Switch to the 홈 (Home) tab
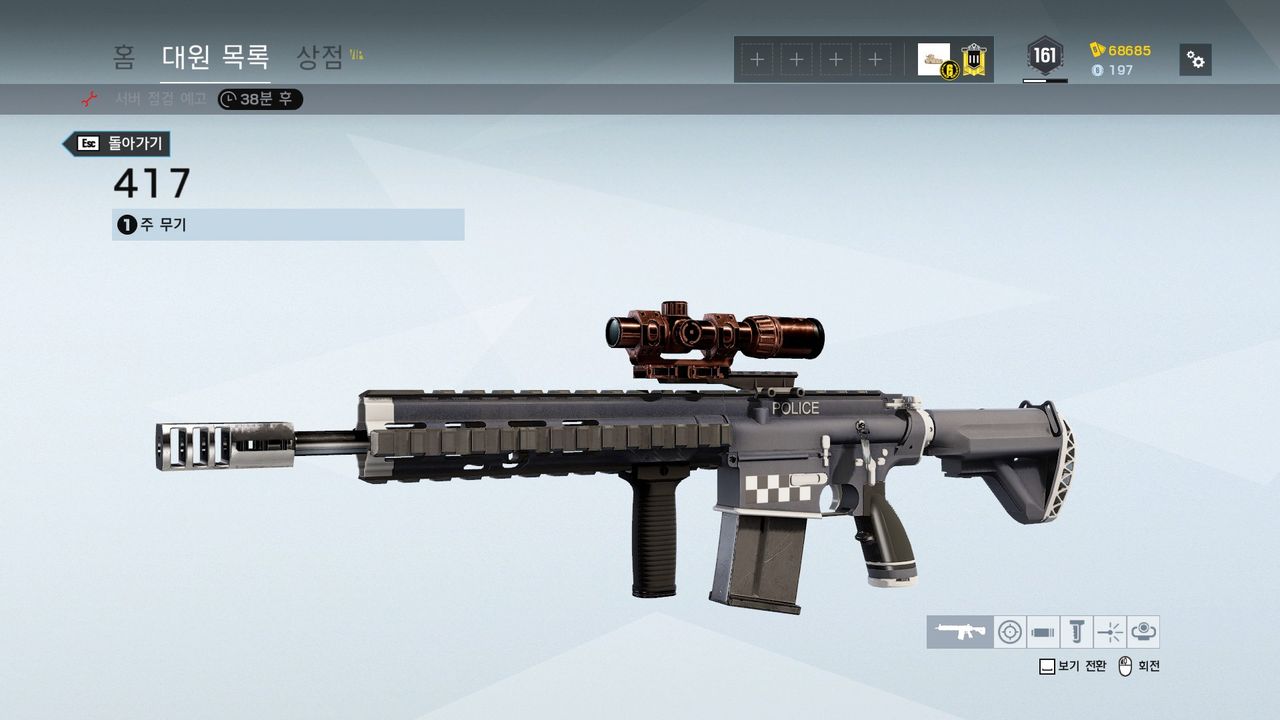This screenshot has width=1280, height=720. (x=124, y=58)
